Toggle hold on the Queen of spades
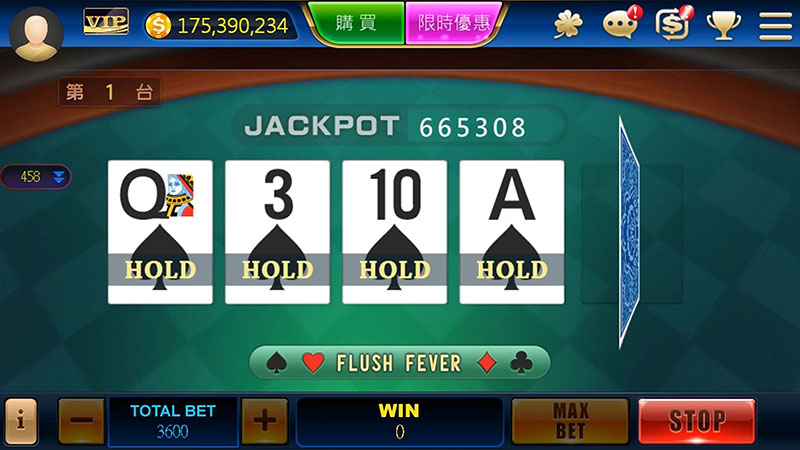Screen dimensions: 800x450 click(x=160, y=232)
